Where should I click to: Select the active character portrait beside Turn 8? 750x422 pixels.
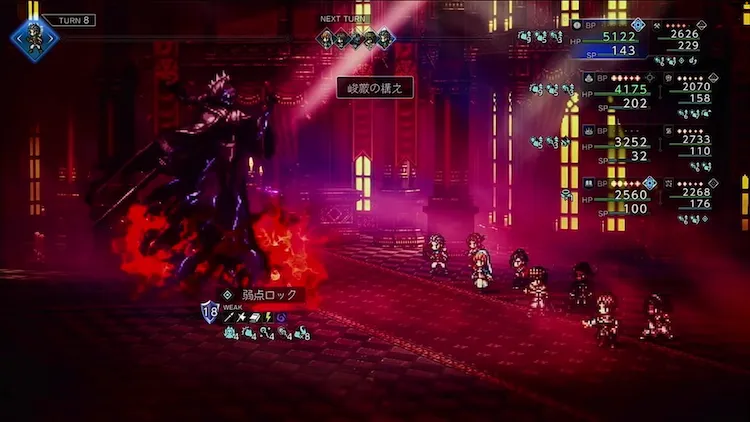point(34,39)
